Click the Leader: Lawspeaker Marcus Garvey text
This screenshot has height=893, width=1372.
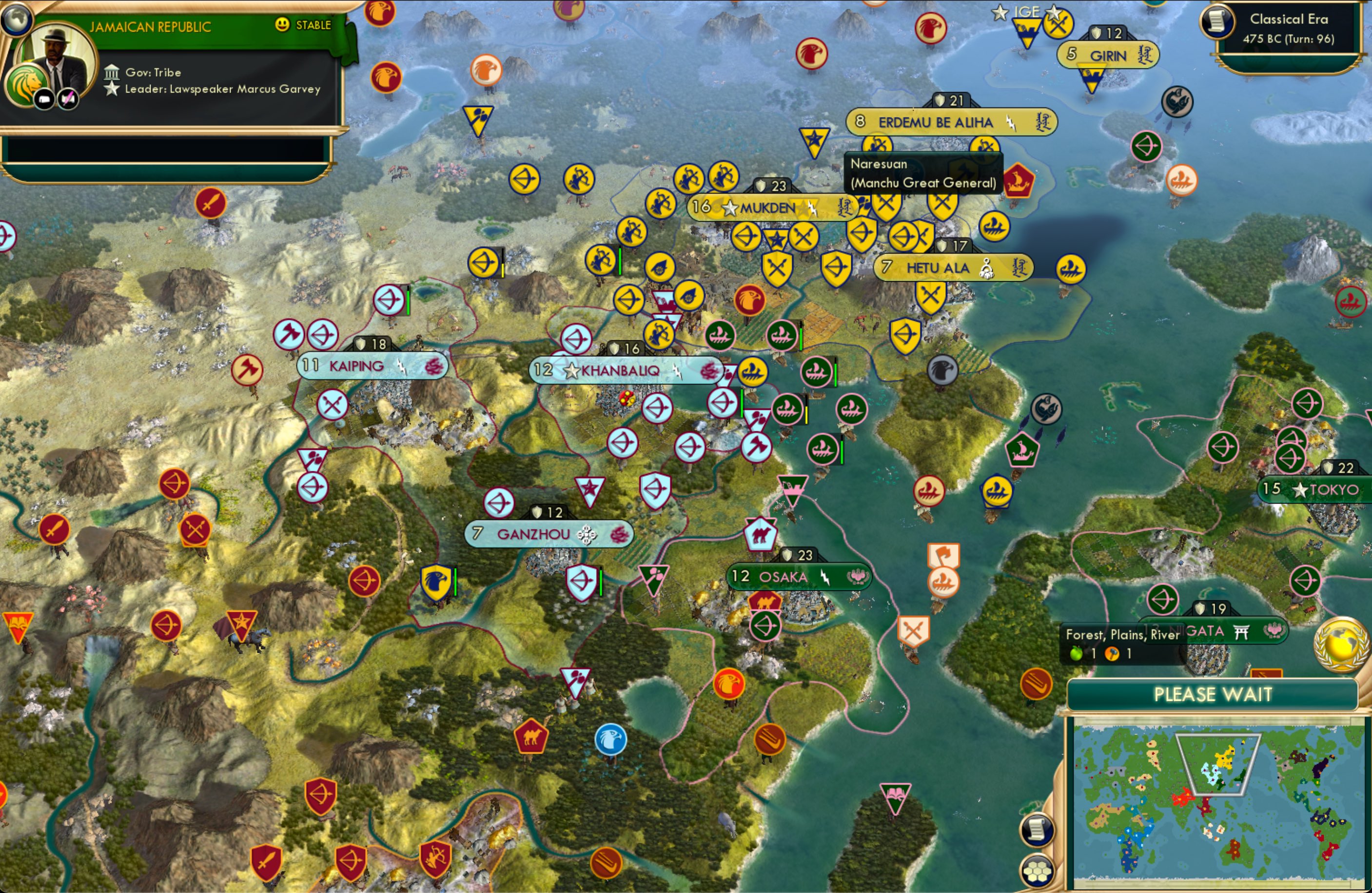(x=223, y=89)
